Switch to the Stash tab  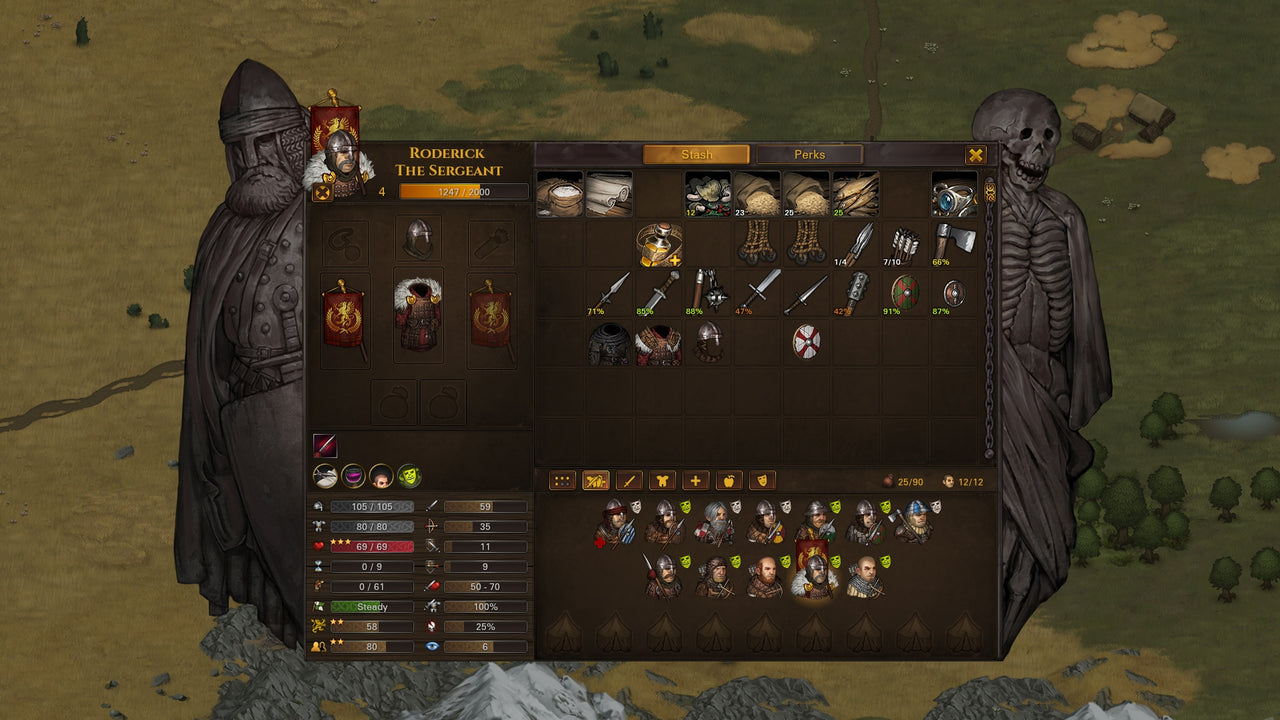(695, 154)
